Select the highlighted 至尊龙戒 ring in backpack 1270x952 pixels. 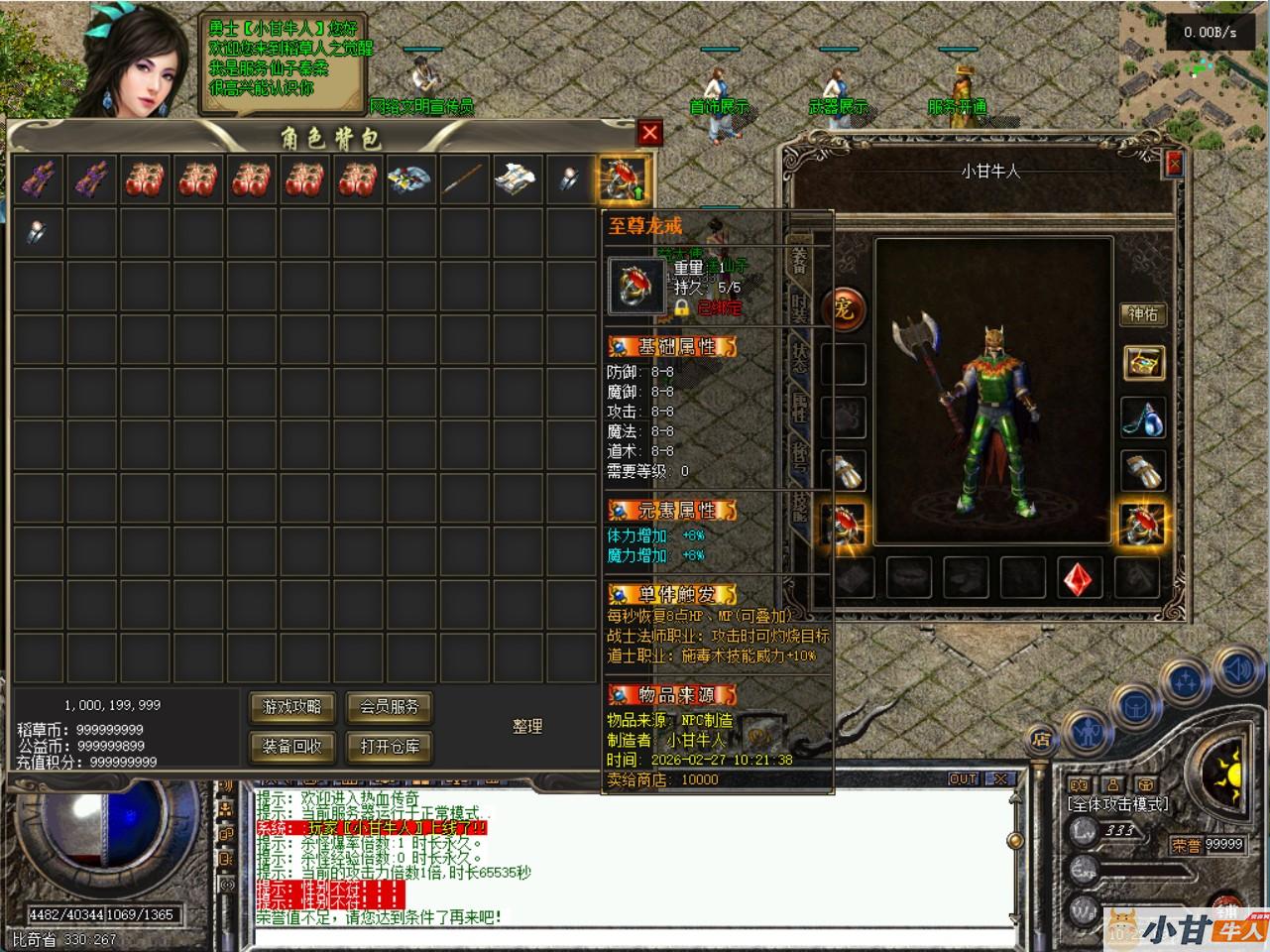(x=623, y=179)
